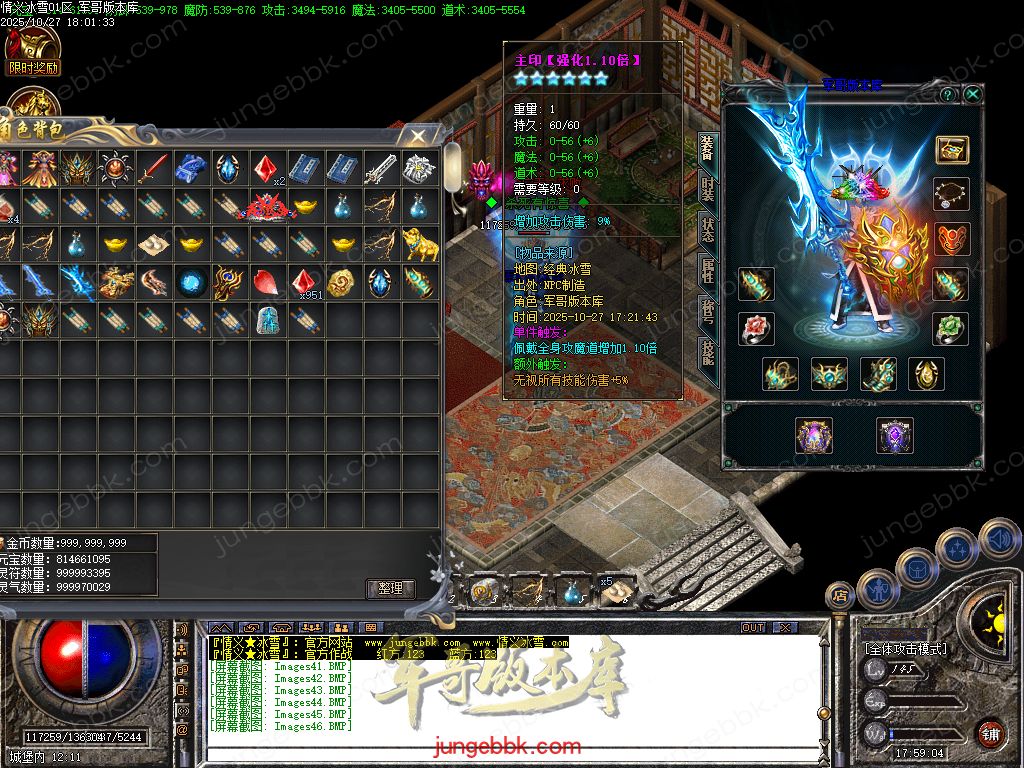Viewport: 1024px width, 768px height.
Task: Click the treasure chest icon in equipment panel
Action: 951,149
